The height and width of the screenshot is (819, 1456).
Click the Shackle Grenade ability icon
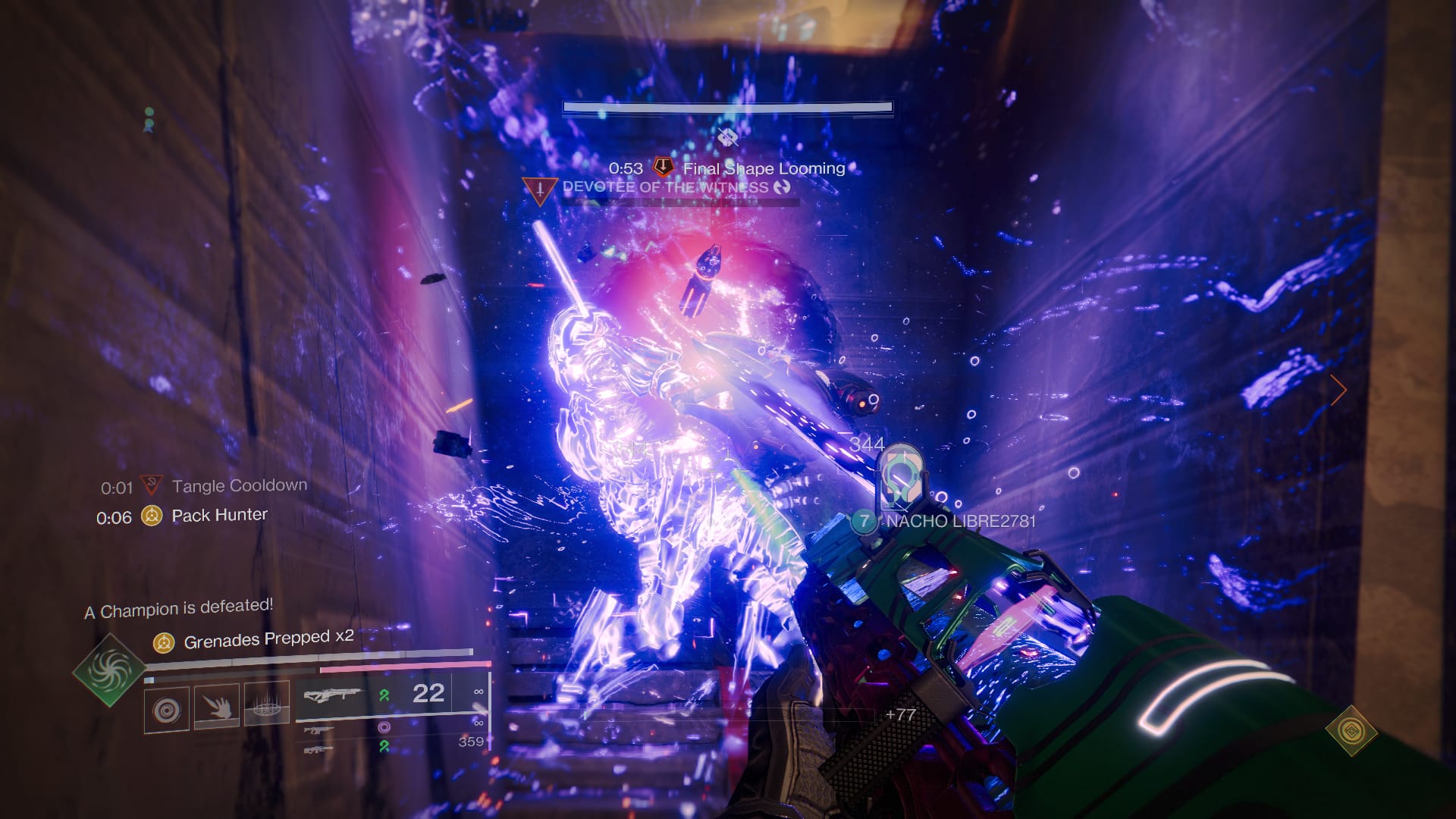[166, 711]
